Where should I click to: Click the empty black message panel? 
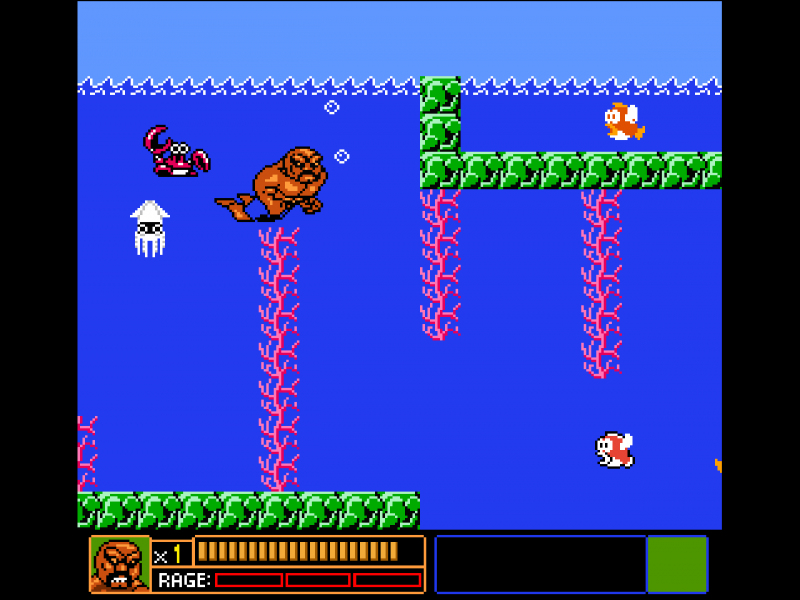pyautogui.click(x=541, y=564)
